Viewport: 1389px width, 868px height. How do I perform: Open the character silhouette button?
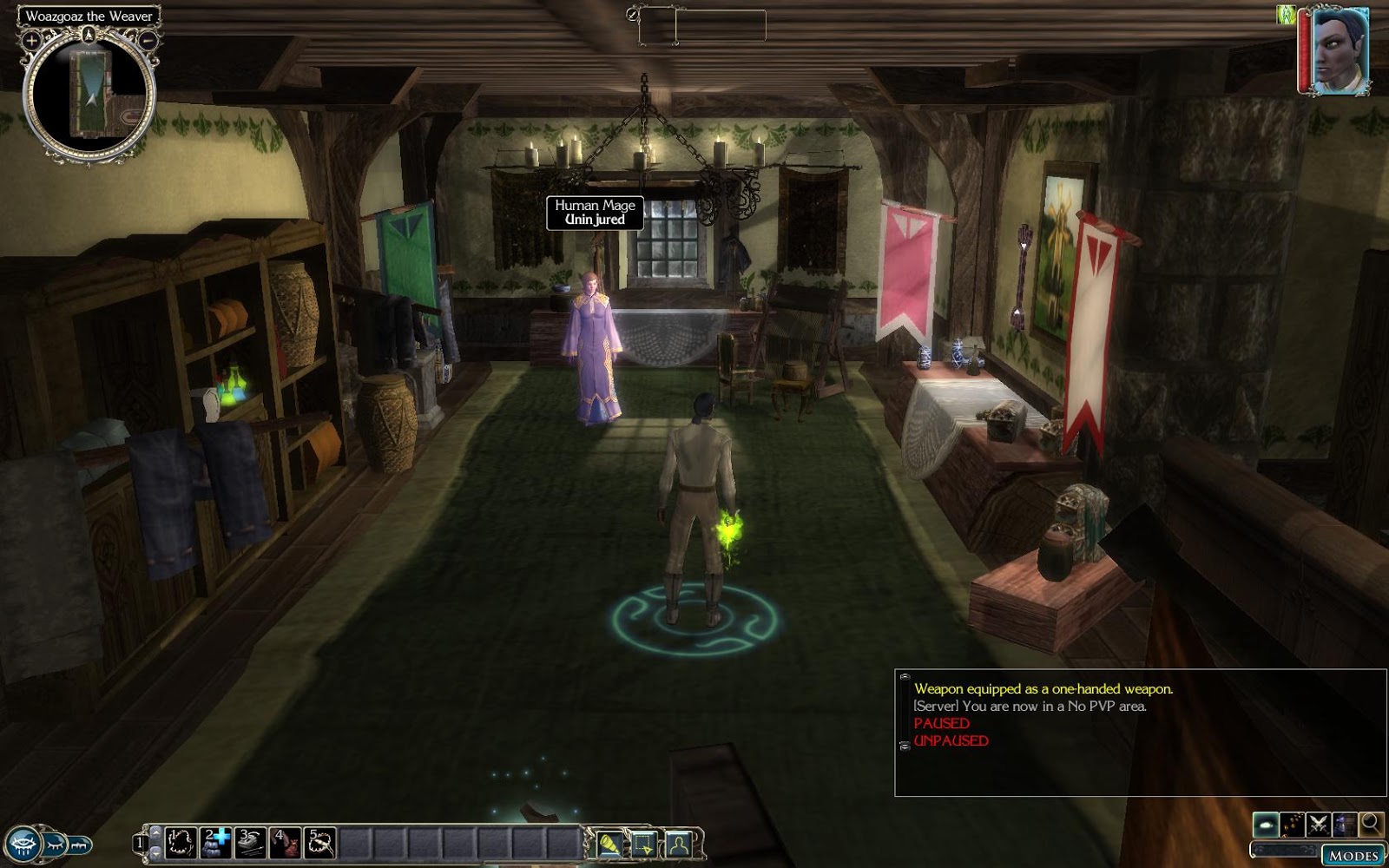click(679, 843)
